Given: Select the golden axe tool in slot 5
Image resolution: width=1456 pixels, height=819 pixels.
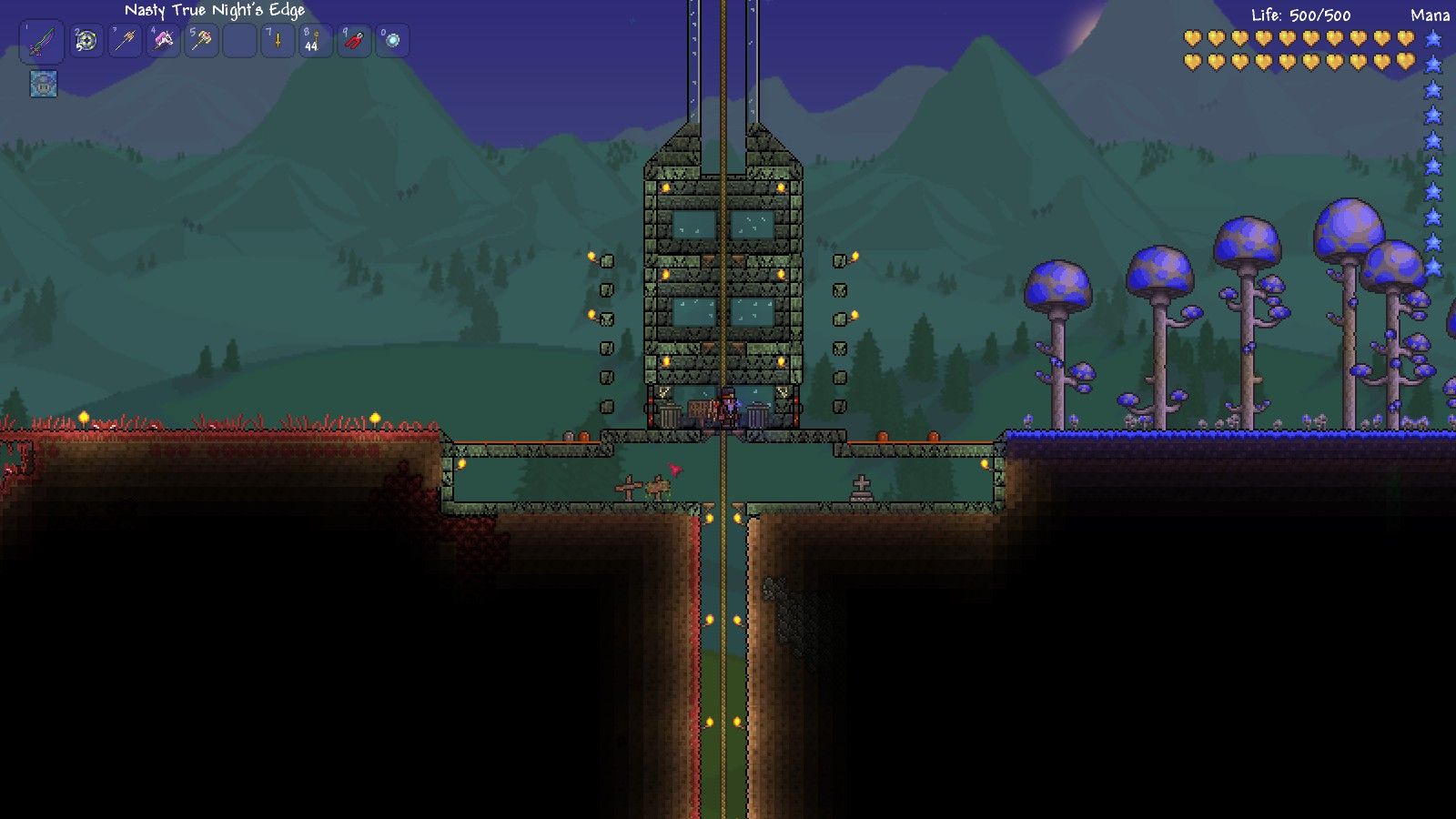Looking at the screenshot, I should tap(201, 41).
